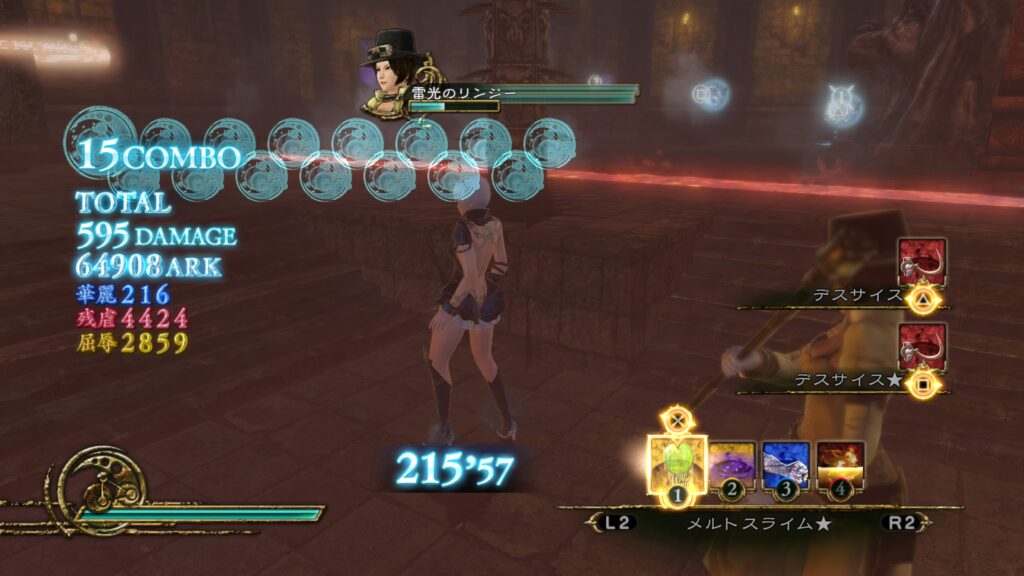Activate the blue trap in slot 3
Image resolution: width=1024 pixels, height=576 pixels.
pos(785,466)
